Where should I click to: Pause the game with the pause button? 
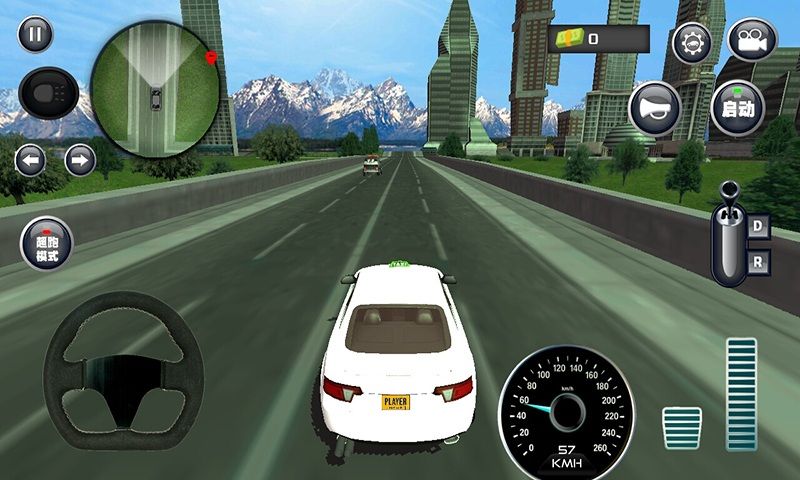(x=35, y=36)
